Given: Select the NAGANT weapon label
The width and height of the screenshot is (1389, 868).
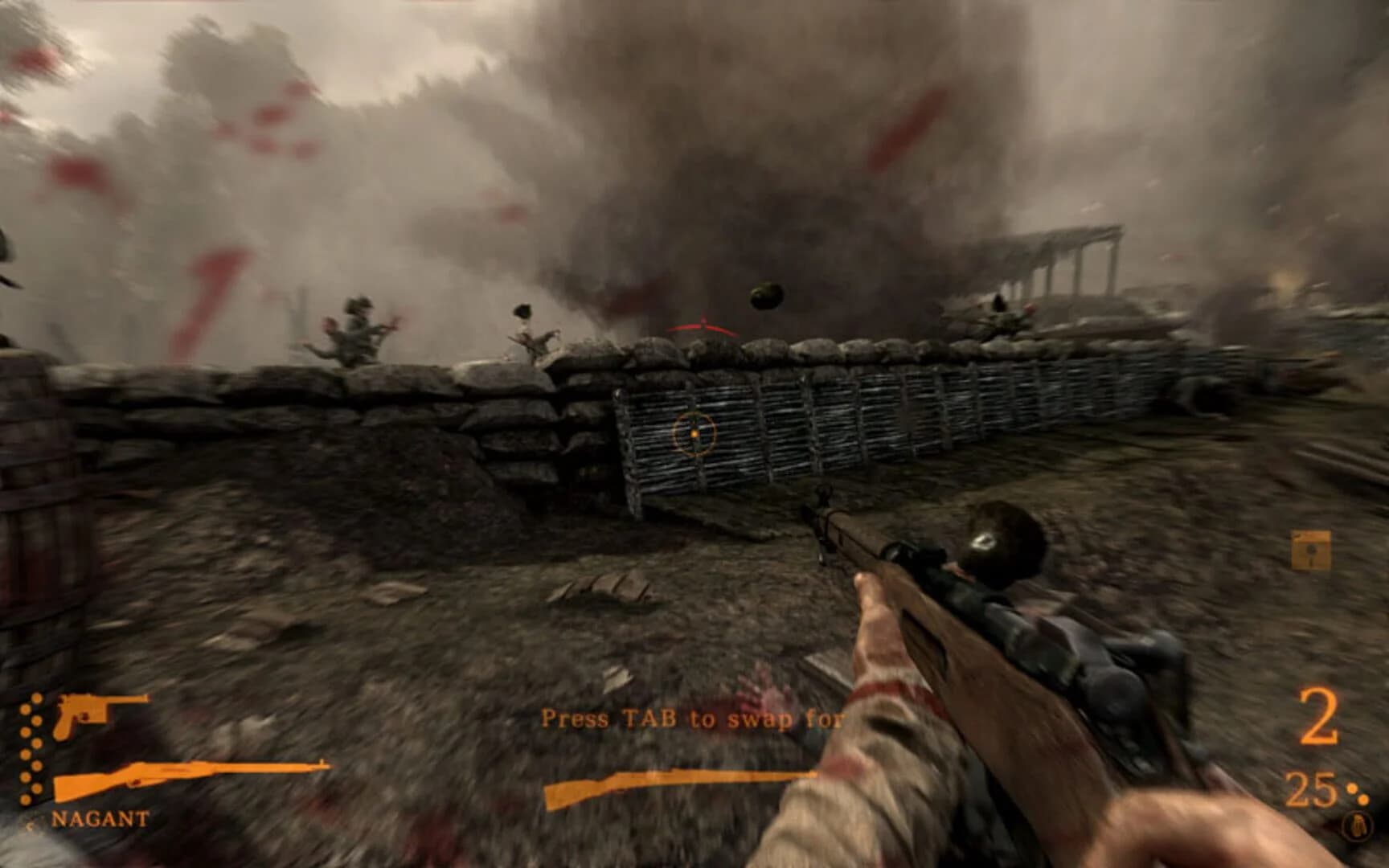Looking at the screenshot, I should point(100,820).
